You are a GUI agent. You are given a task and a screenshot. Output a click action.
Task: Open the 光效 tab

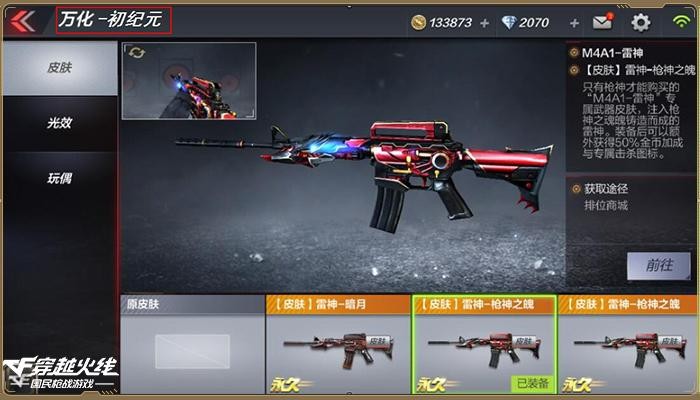coord(58,123)
